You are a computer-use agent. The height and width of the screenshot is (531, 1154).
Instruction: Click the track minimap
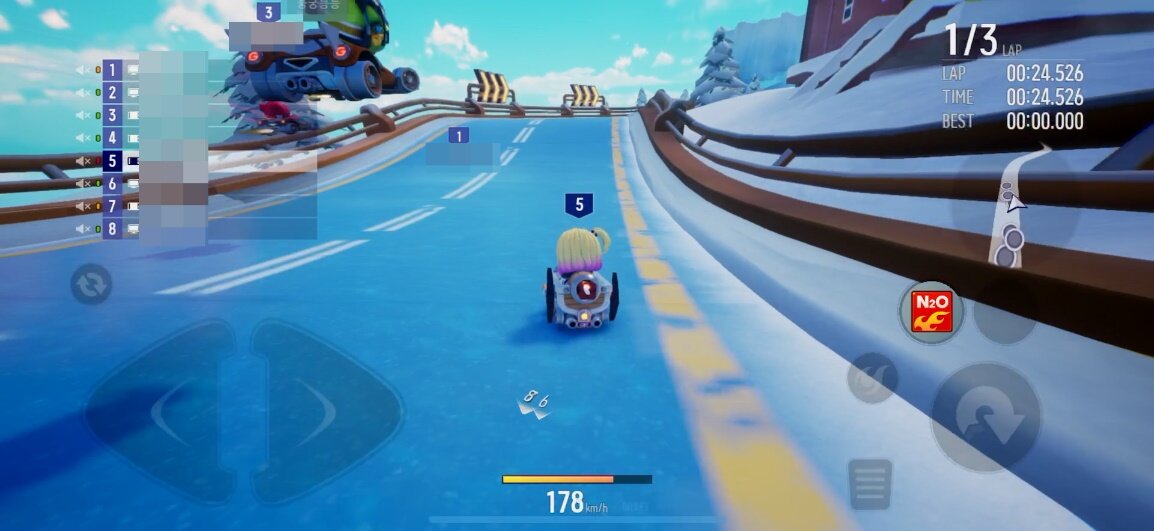point(1014,208)
